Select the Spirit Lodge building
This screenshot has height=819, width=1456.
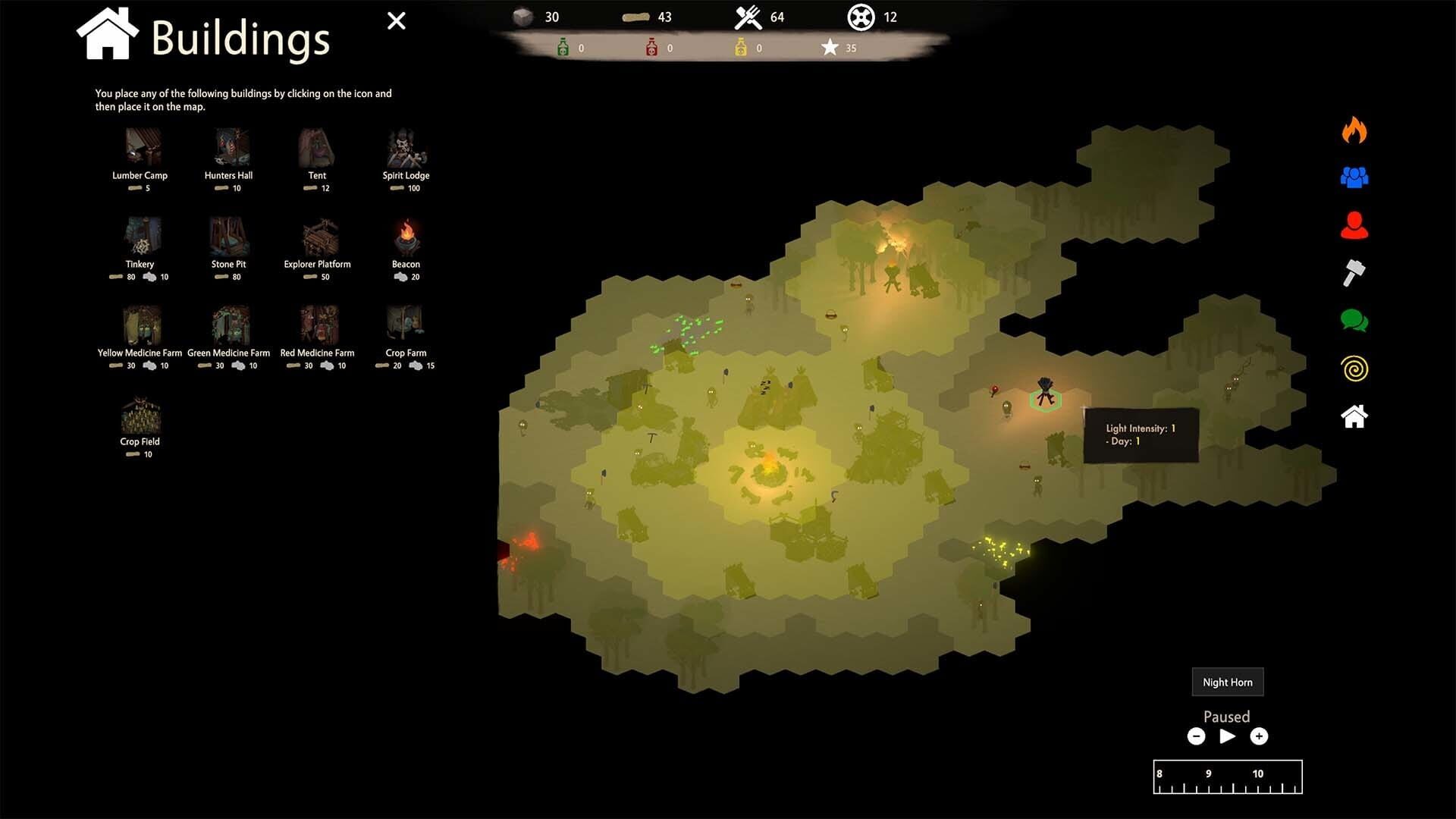[x=406, y=148]
